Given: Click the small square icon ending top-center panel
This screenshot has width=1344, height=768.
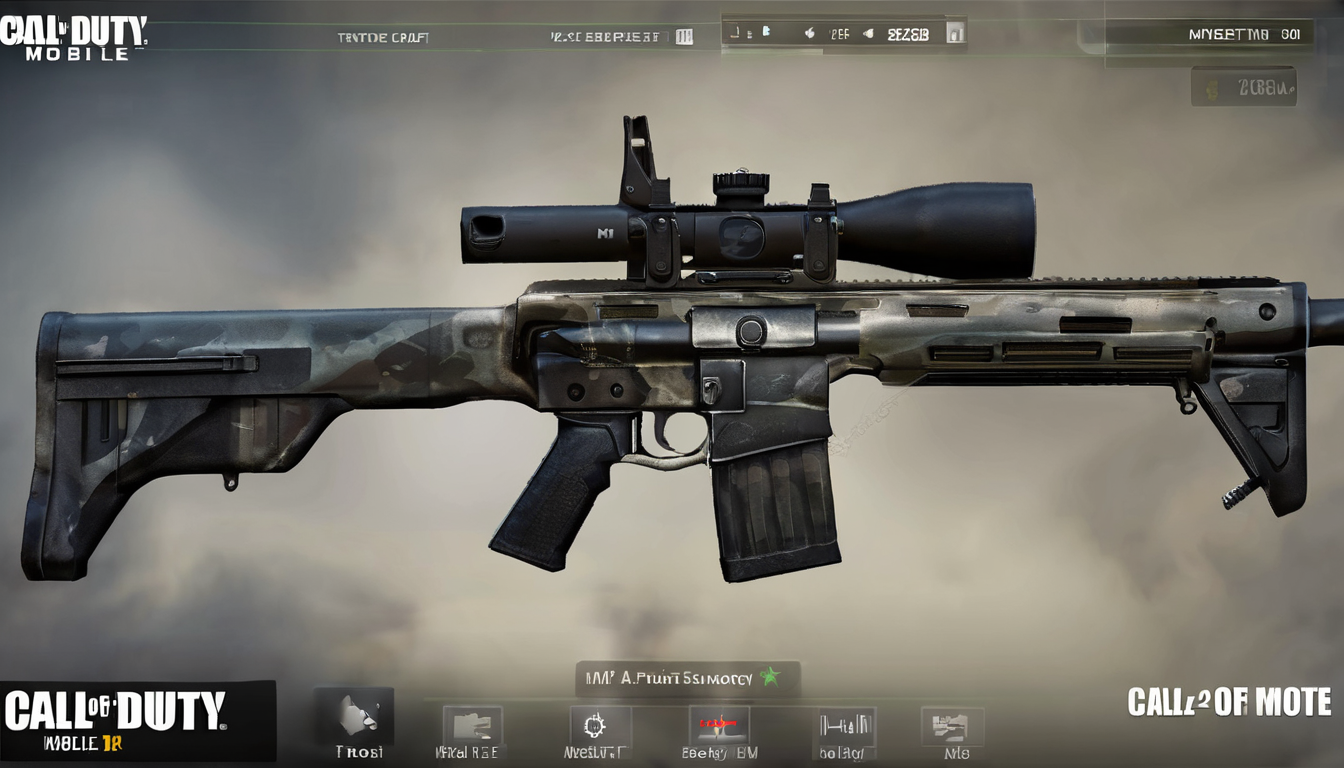Looking at the screenshot, I should pos(955,33).
